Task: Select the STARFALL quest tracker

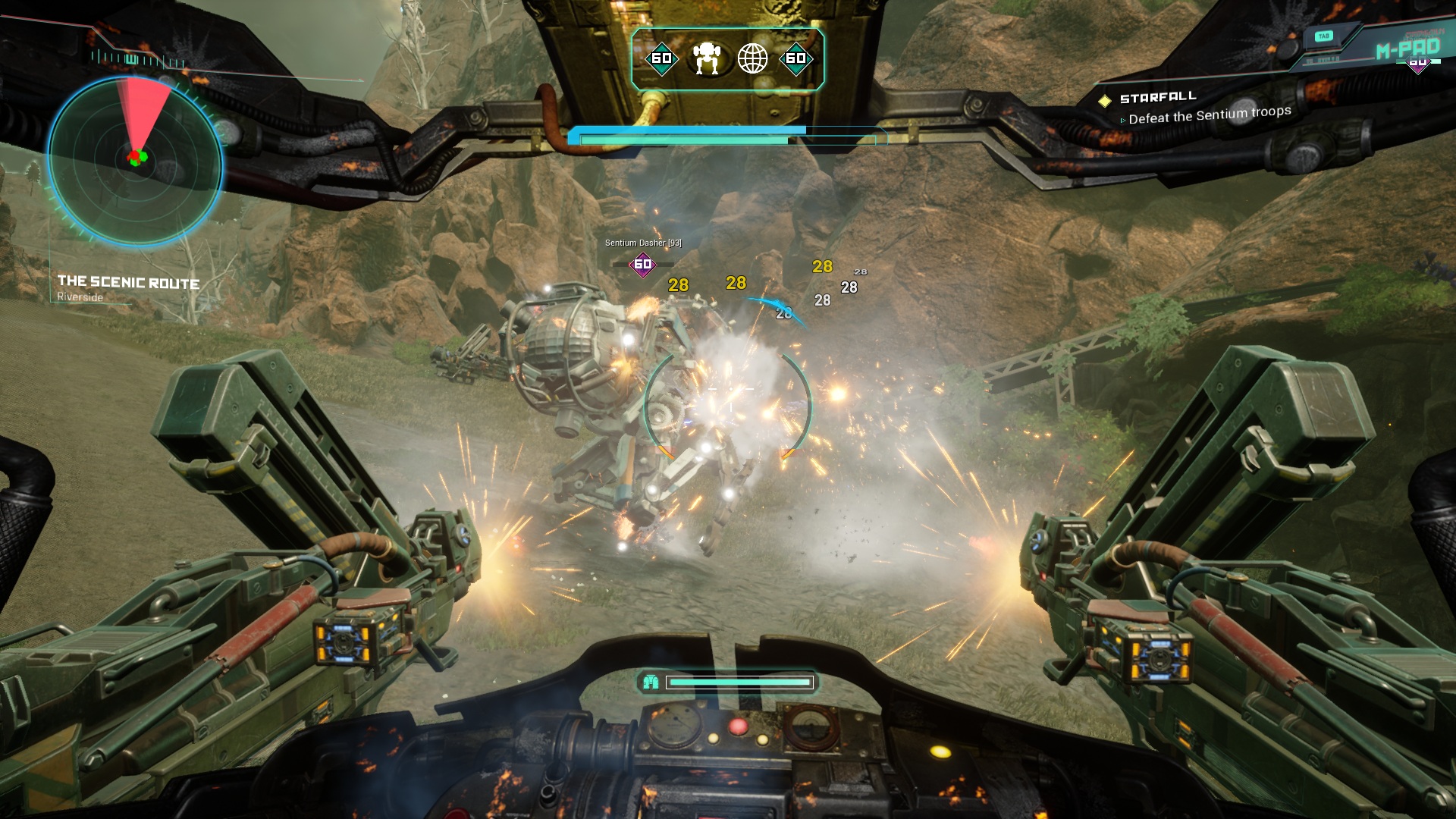Action: [1158, 98]
